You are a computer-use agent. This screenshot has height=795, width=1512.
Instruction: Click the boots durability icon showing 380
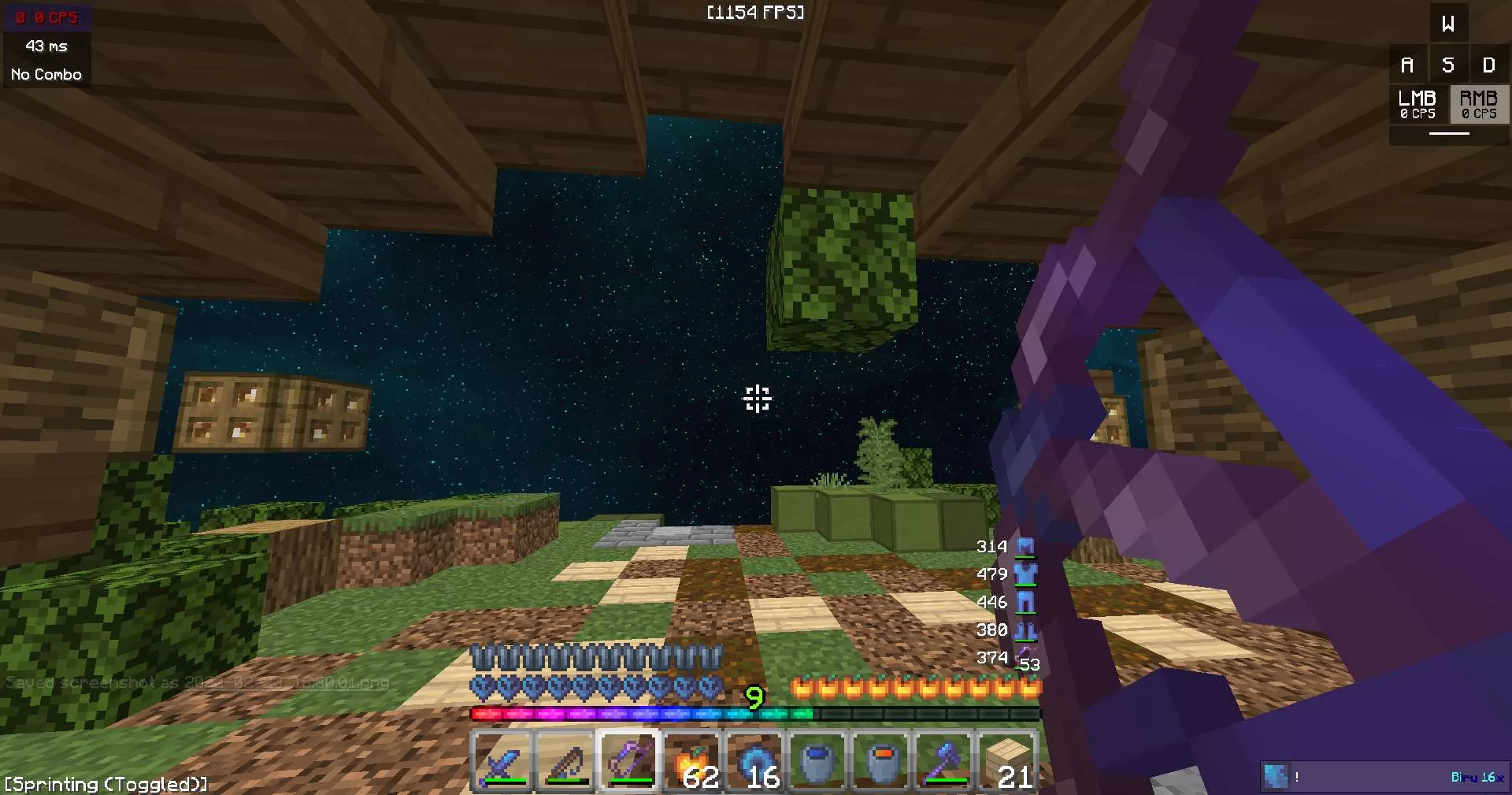pyautogui.click(x=1028, y=629)
